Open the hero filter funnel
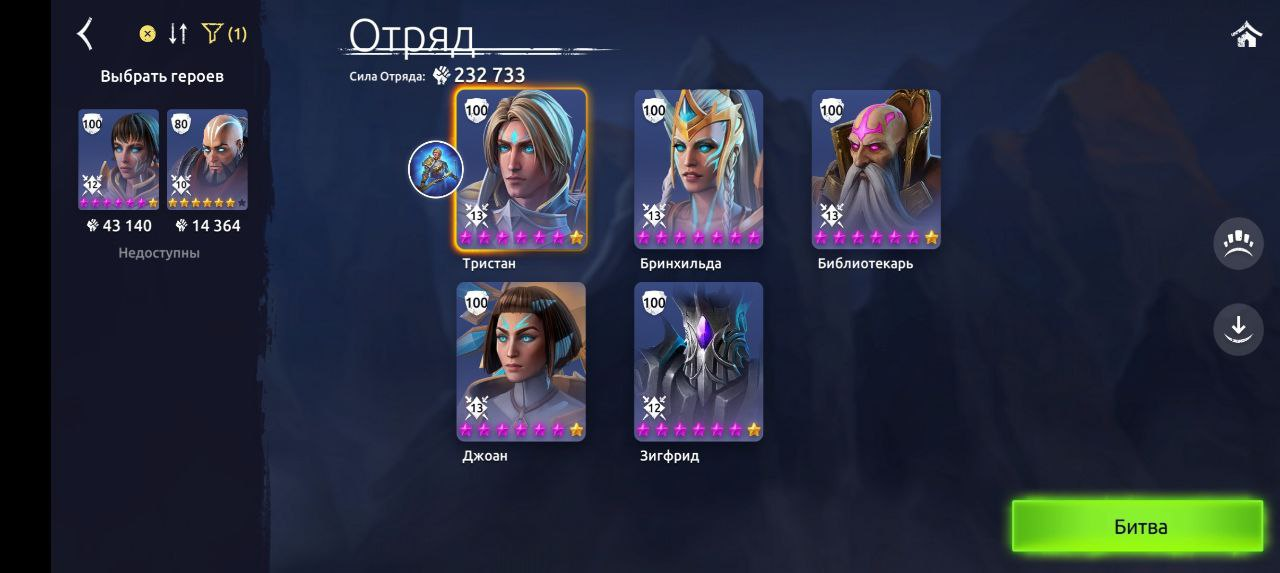The height and width of the screenshot is (573, 1280). click(212, 34)
